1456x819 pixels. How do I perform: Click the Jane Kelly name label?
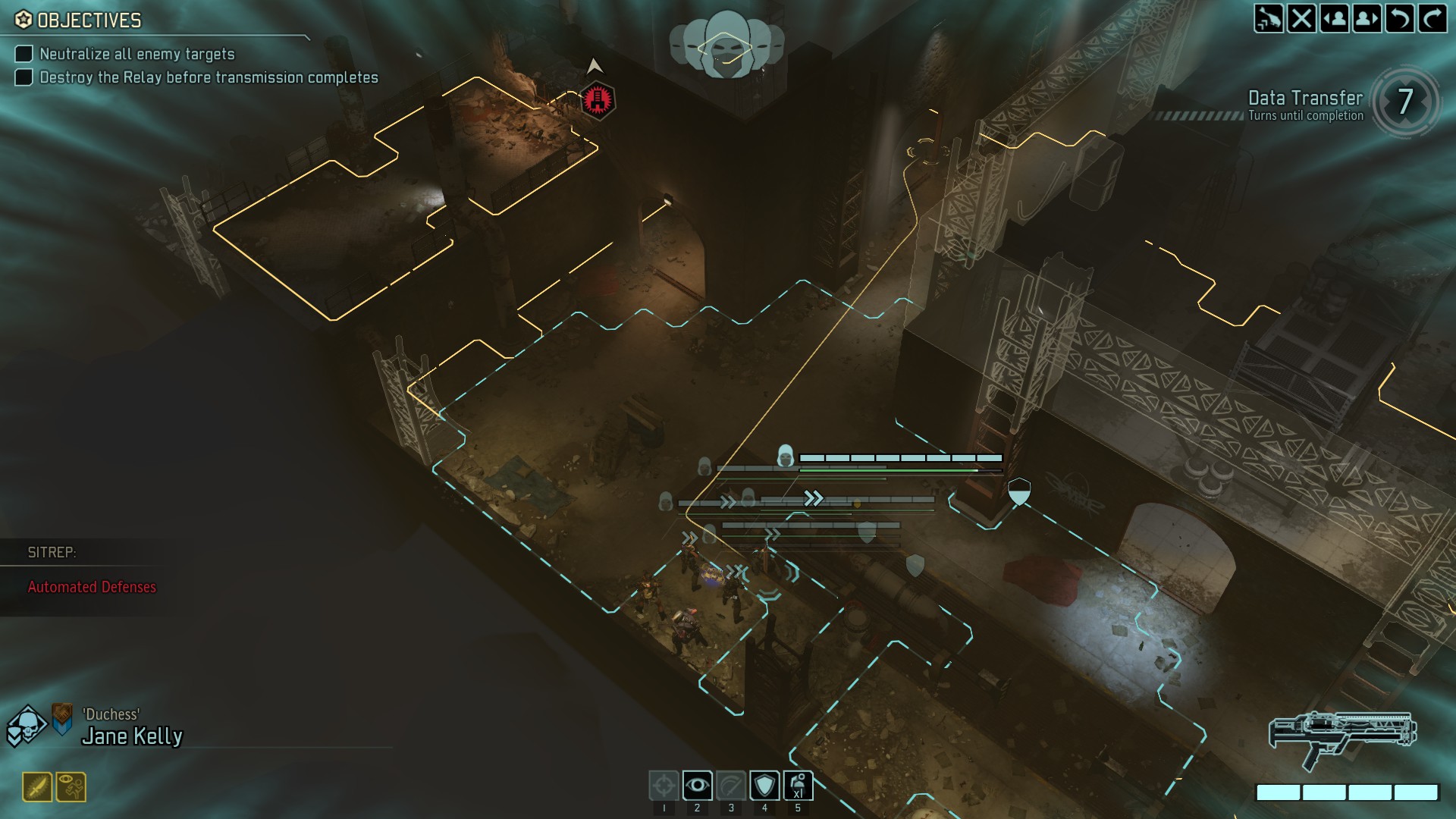(x=133, y=734)
